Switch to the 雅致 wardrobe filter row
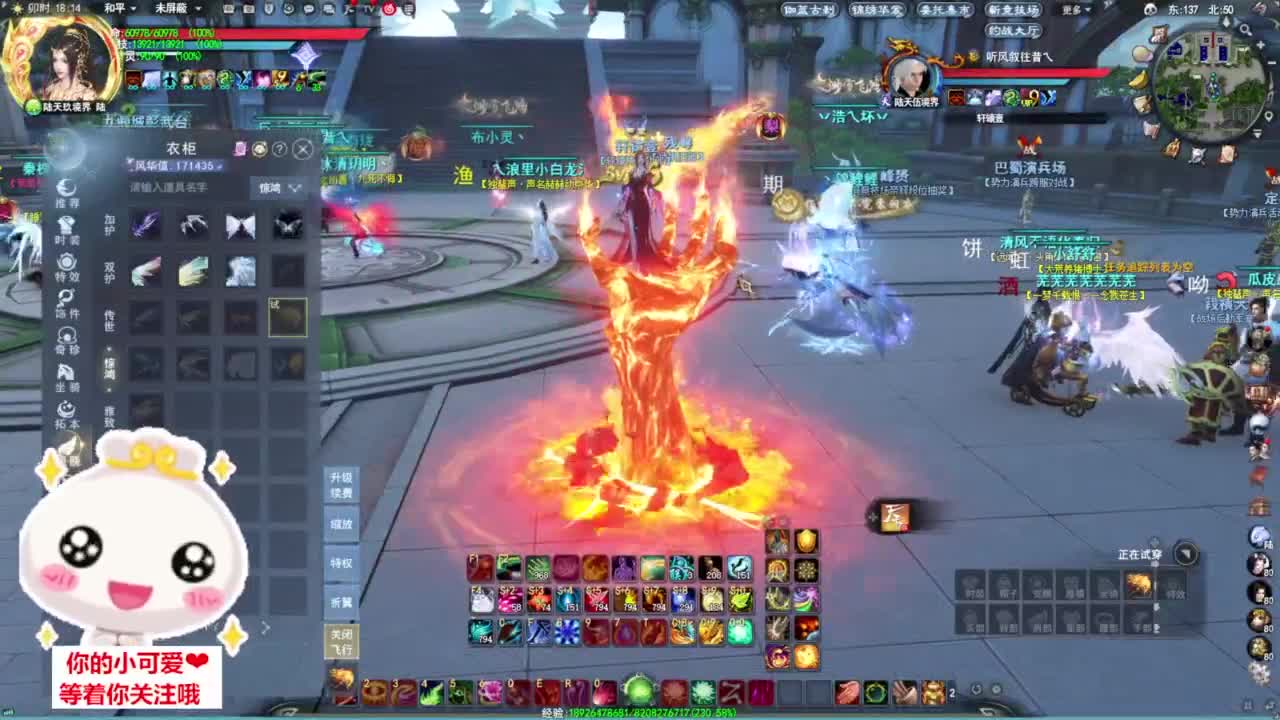This screenshot has width=1280, height=720. [108, 412]
